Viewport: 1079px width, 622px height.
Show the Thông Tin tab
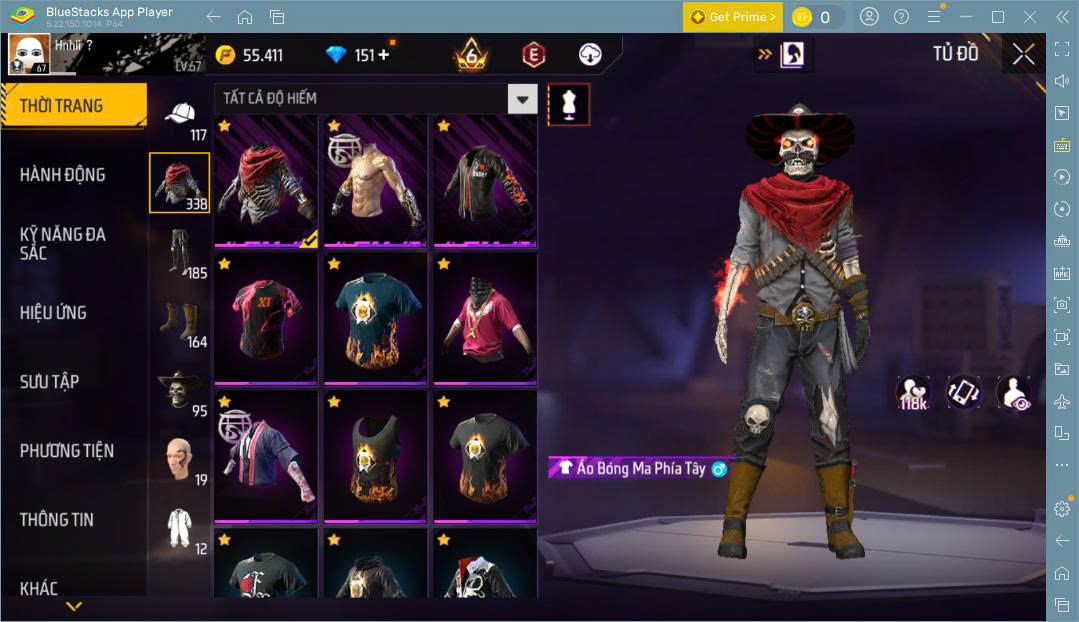[x=57, y=520]
